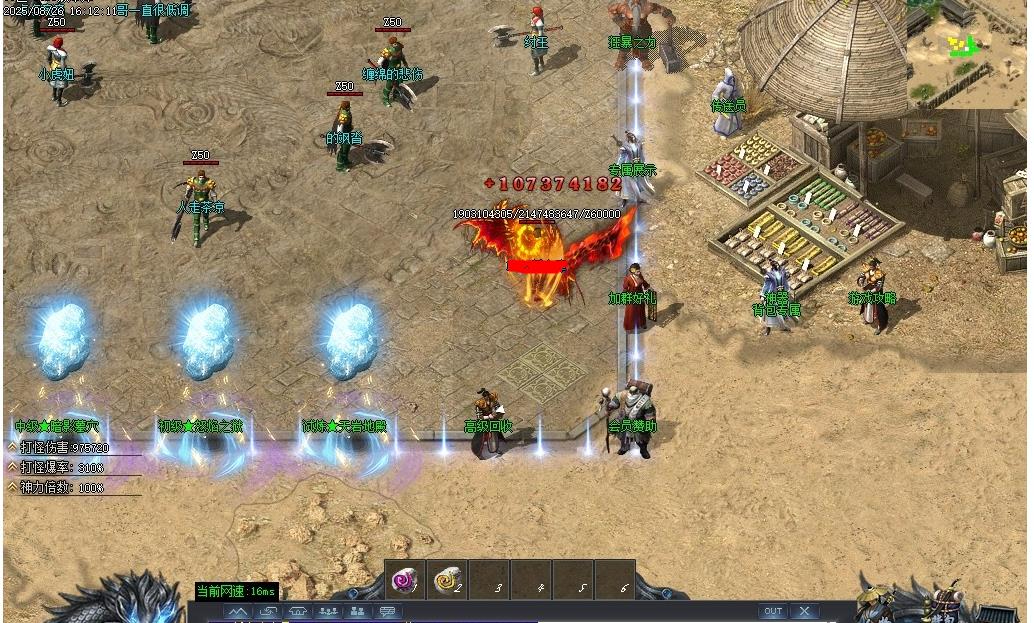
Task: Expand the 打怪爆率 stat arrow
Action: point(12,467)
